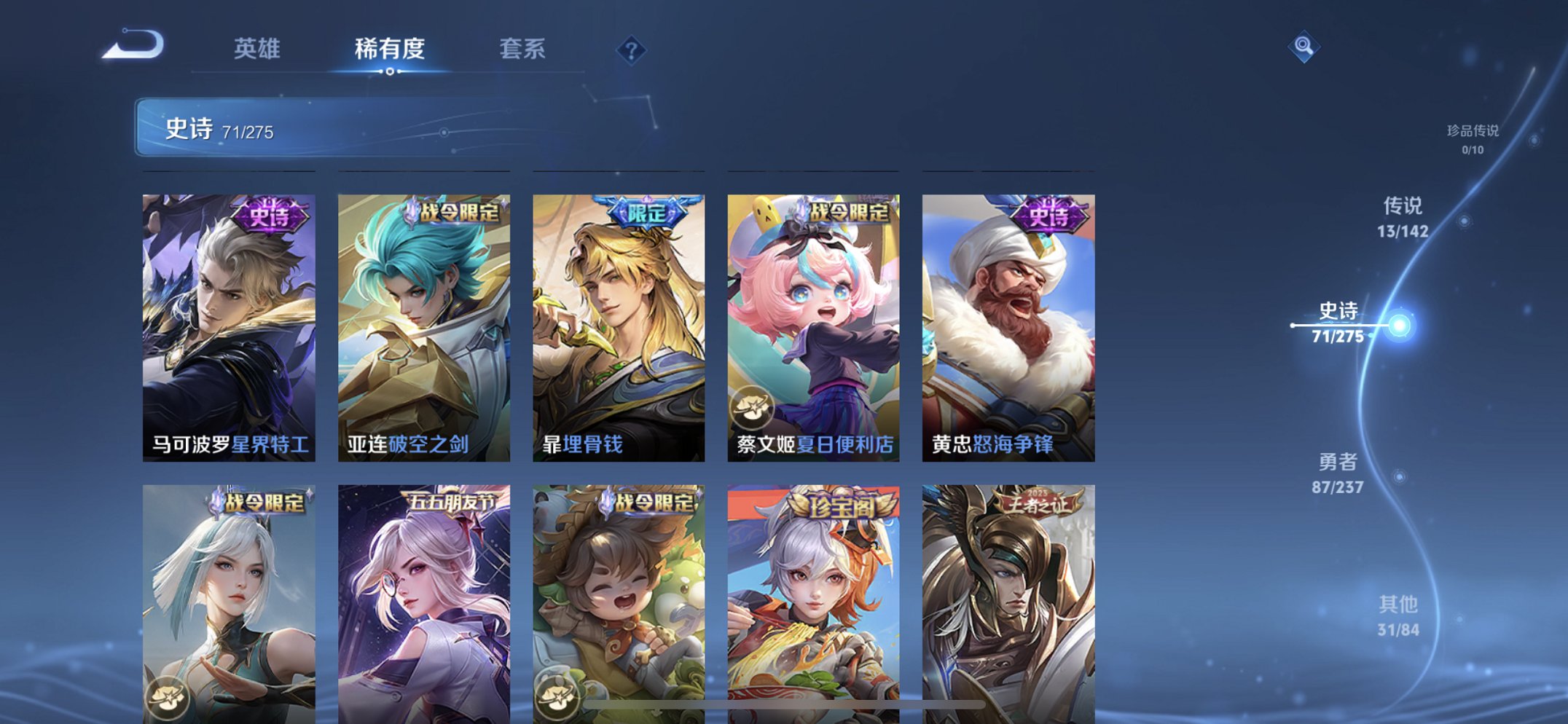Image resolution: width=1568 pixels, height=724 pixels.
Task: Tap the glowing 史诗 node on the curve
Action: tap(1400, 325)
